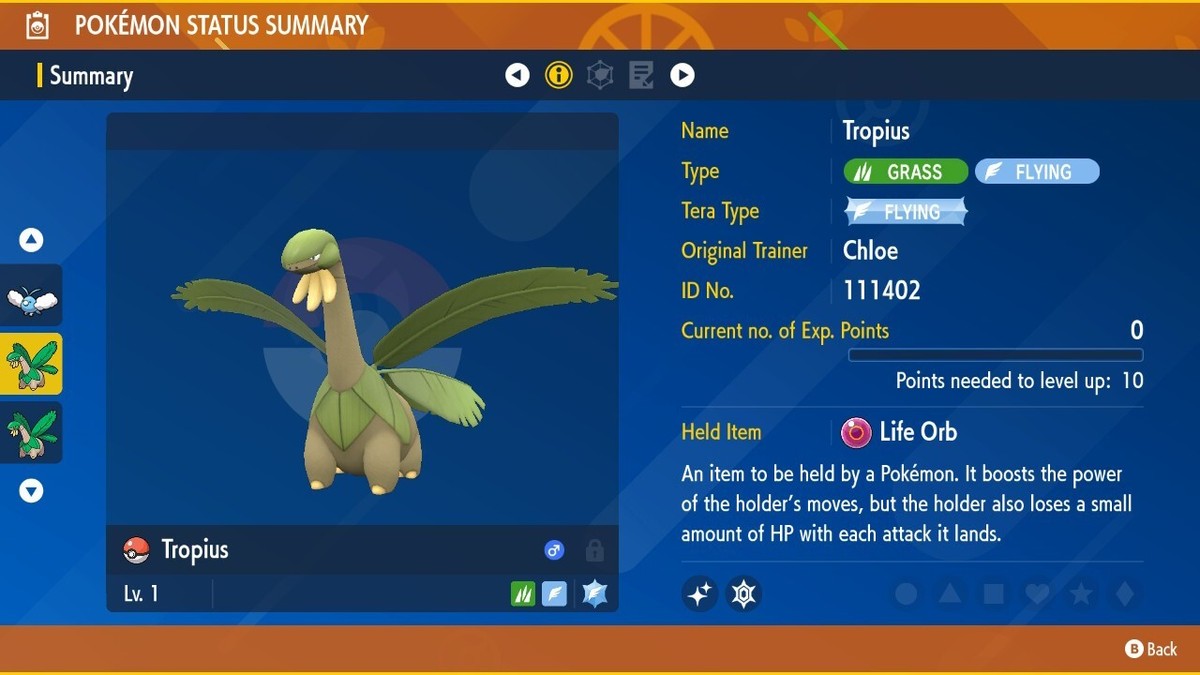Show next Pokémon with the down arrow

(31, 491)
